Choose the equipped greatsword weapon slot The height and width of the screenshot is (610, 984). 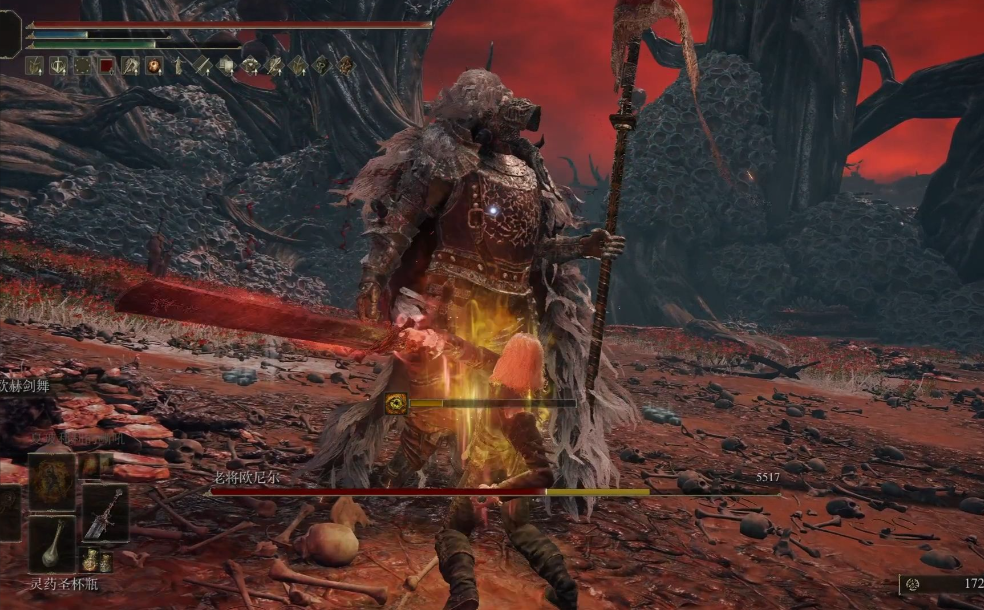104,512
